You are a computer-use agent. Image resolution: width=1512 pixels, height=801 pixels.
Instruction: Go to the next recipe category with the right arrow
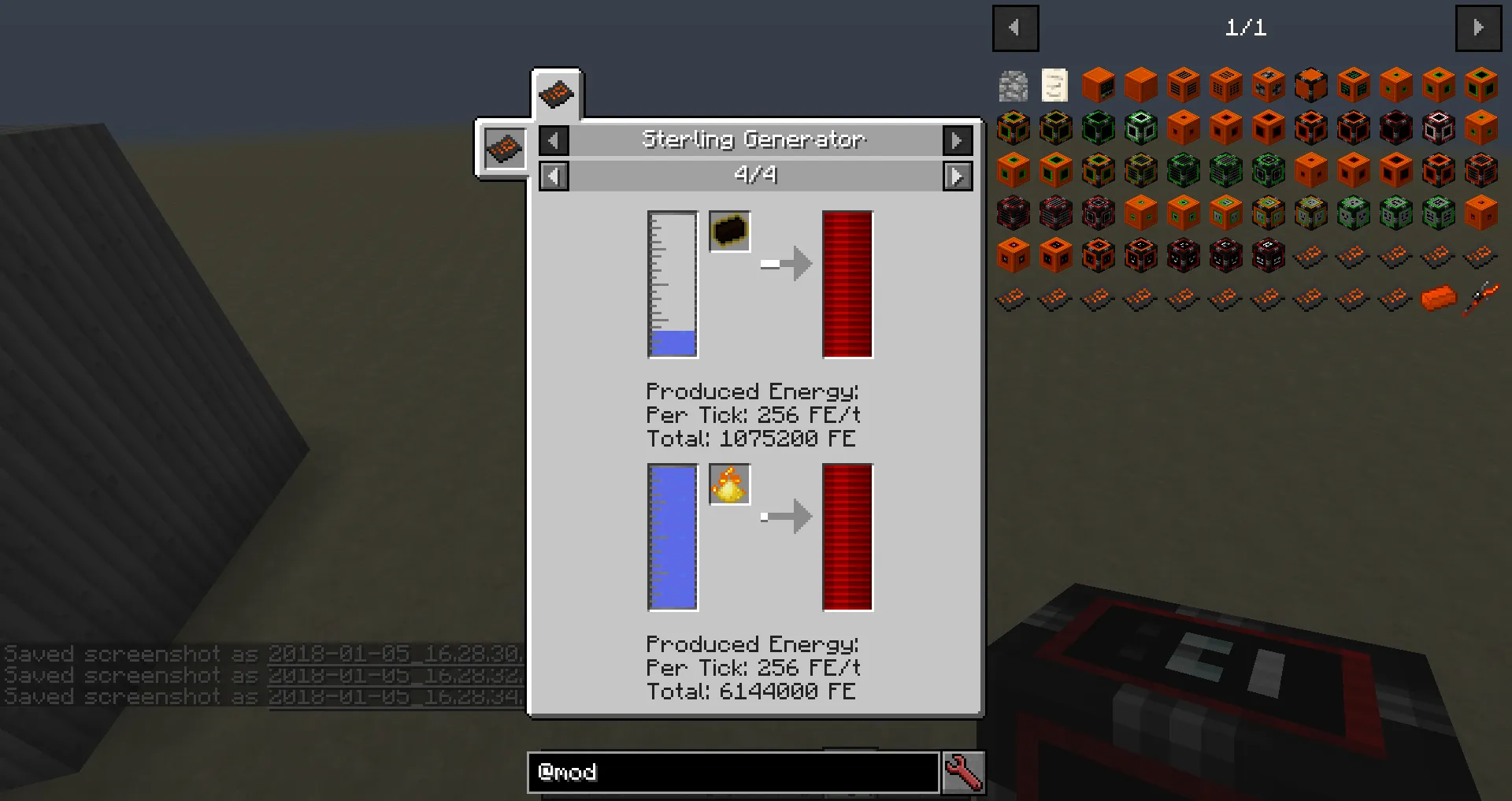(x=958, y=140)
